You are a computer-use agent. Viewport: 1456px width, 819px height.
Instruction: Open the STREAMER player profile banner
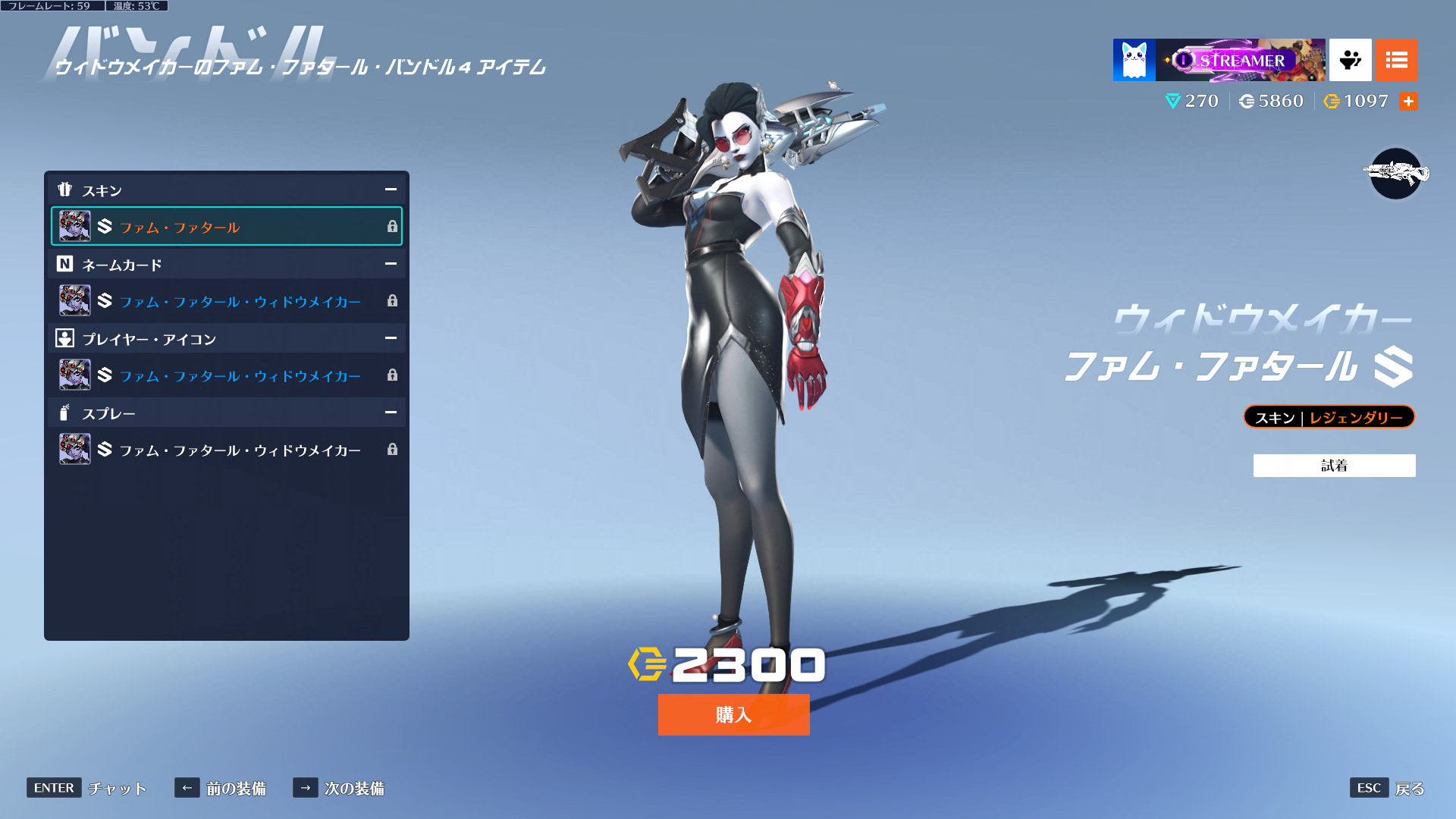[x=1240, y=60]
